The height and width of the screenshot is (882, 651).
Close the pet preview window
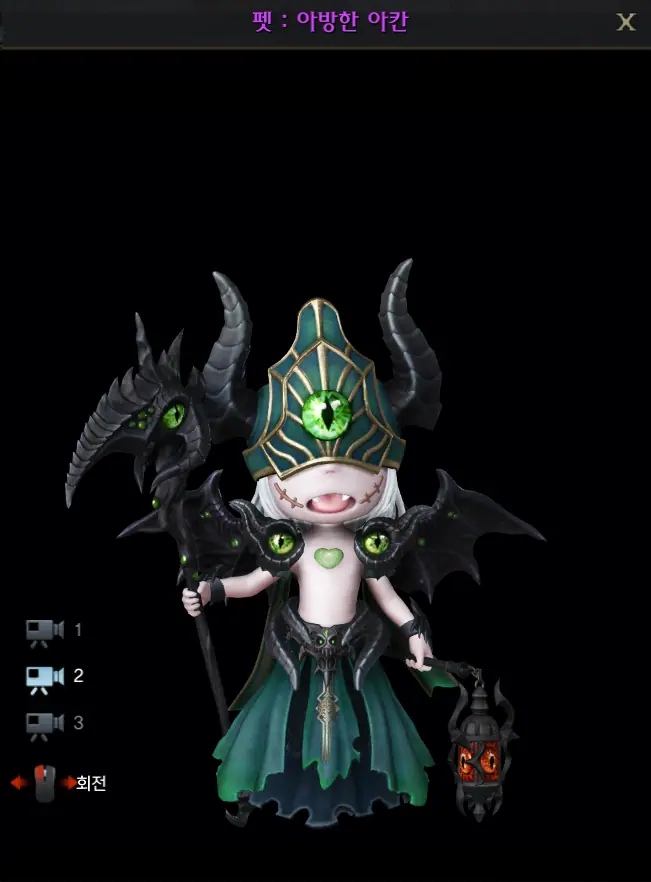(x=626, y=22)
